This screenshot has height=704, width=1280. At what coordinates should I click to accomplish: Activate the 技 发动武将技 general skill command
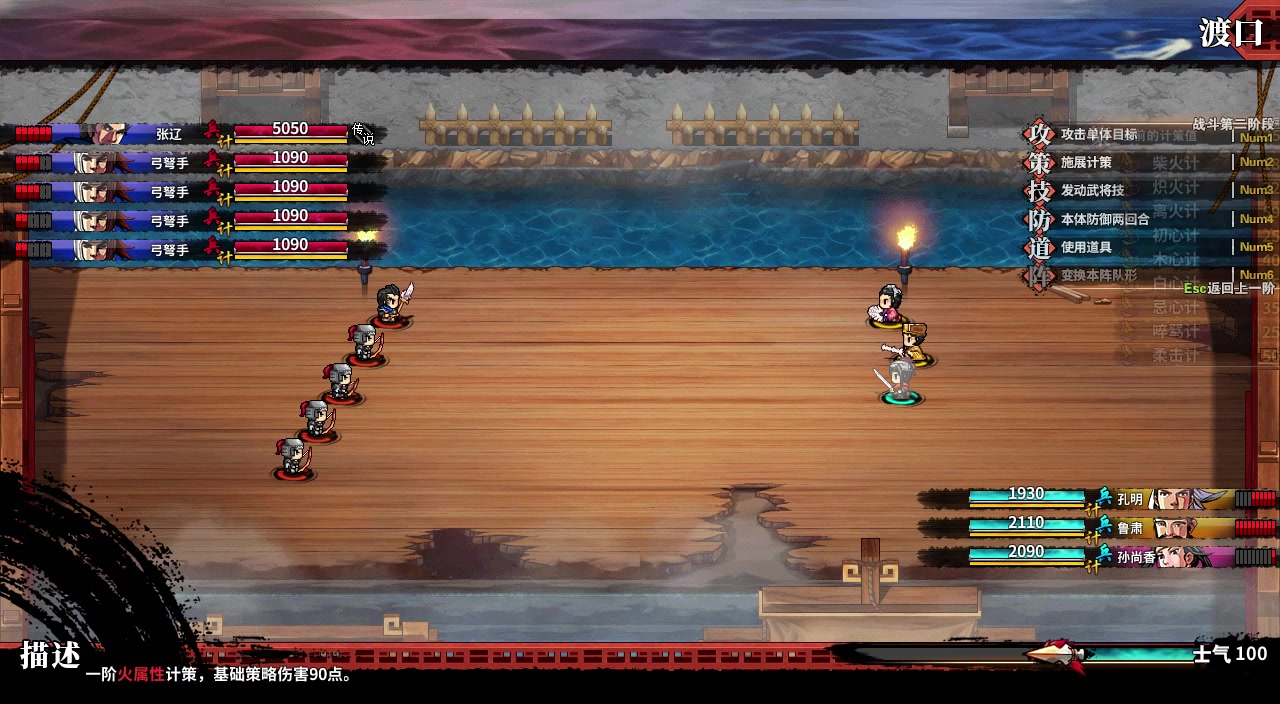1091,190
